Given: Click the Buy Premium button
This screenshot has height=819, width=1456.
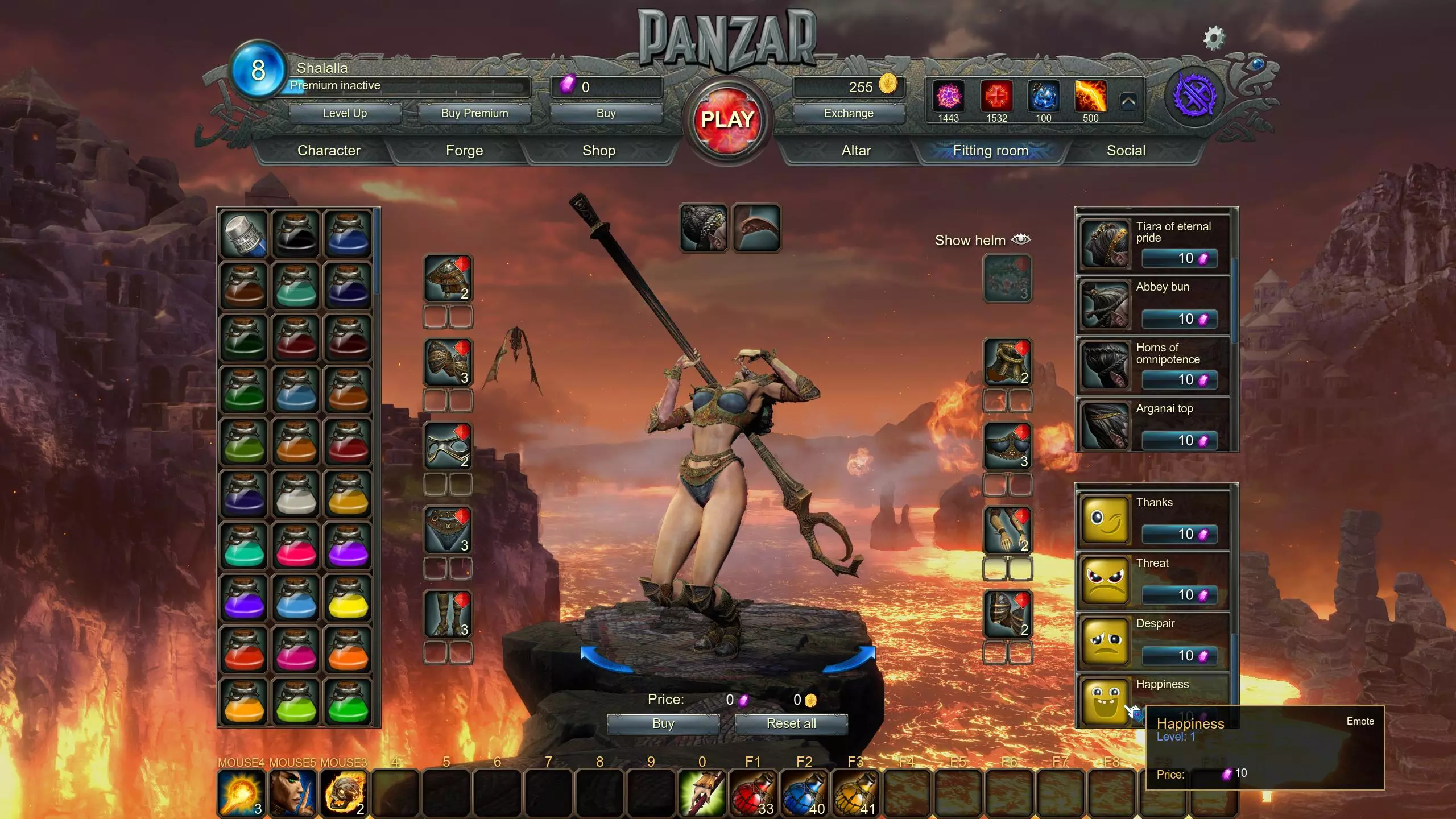Looking at the screenshot, I should pyautogui.click(x=474, y=113).
